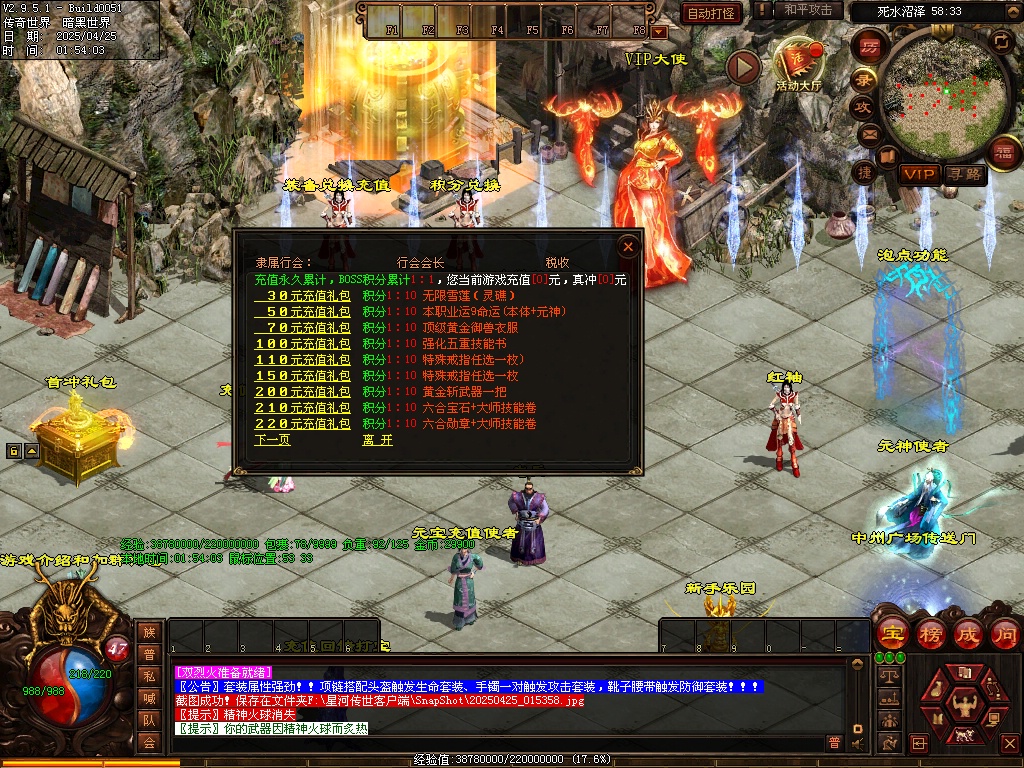Choose the 100元充值礼包 entry

pos(302,344)
